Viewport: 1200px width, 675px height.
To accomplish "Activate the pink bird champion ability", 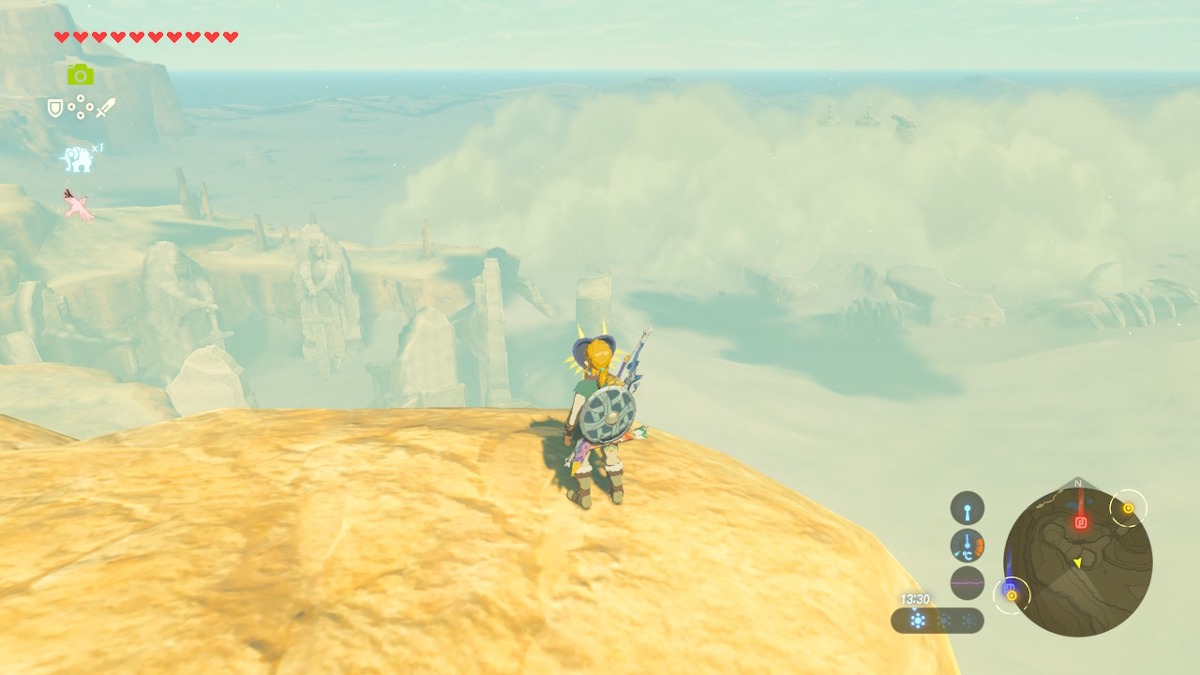I will click(77, 204).
